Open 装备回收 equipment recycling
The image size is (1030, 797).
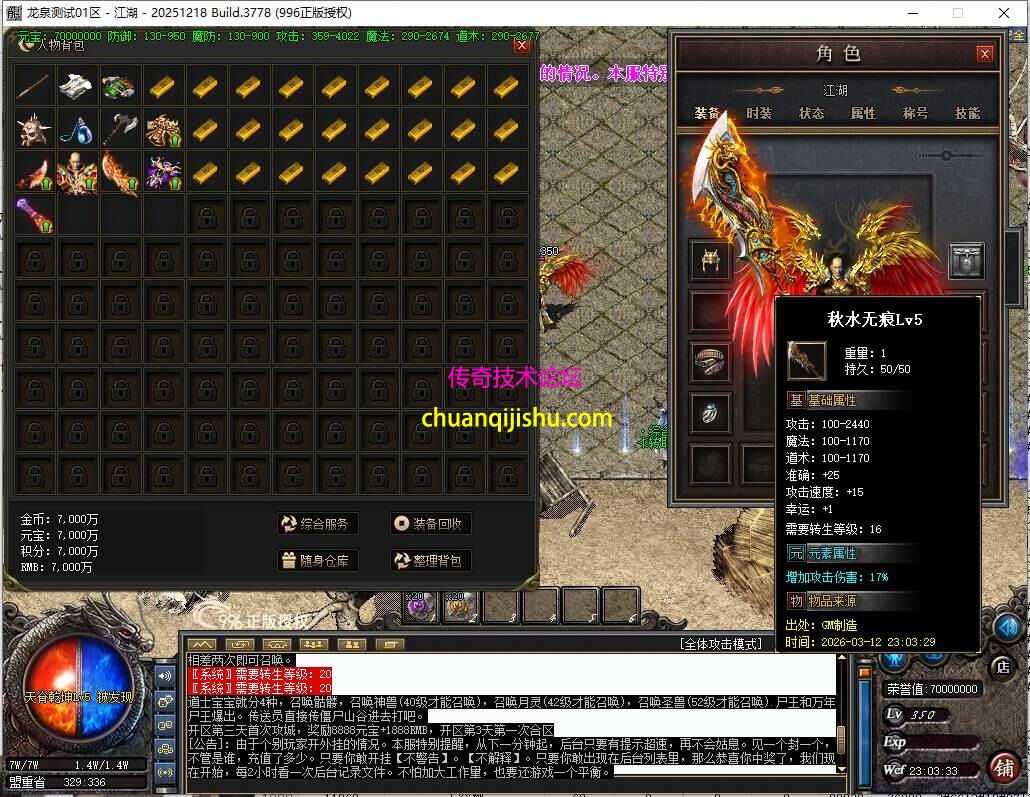pyautogui.click(x=429, y=523)
